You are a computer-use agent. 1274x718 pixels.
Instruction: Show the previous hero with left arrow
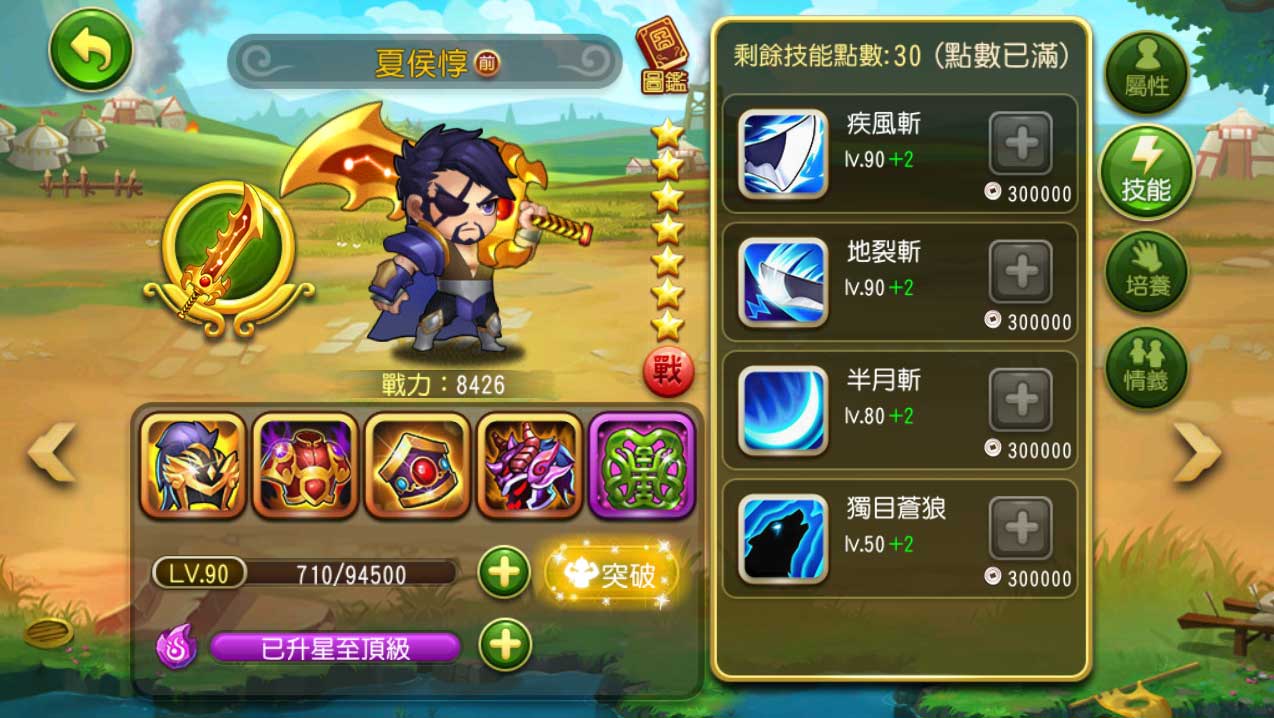pyautogui.click(x=52, y=453)
